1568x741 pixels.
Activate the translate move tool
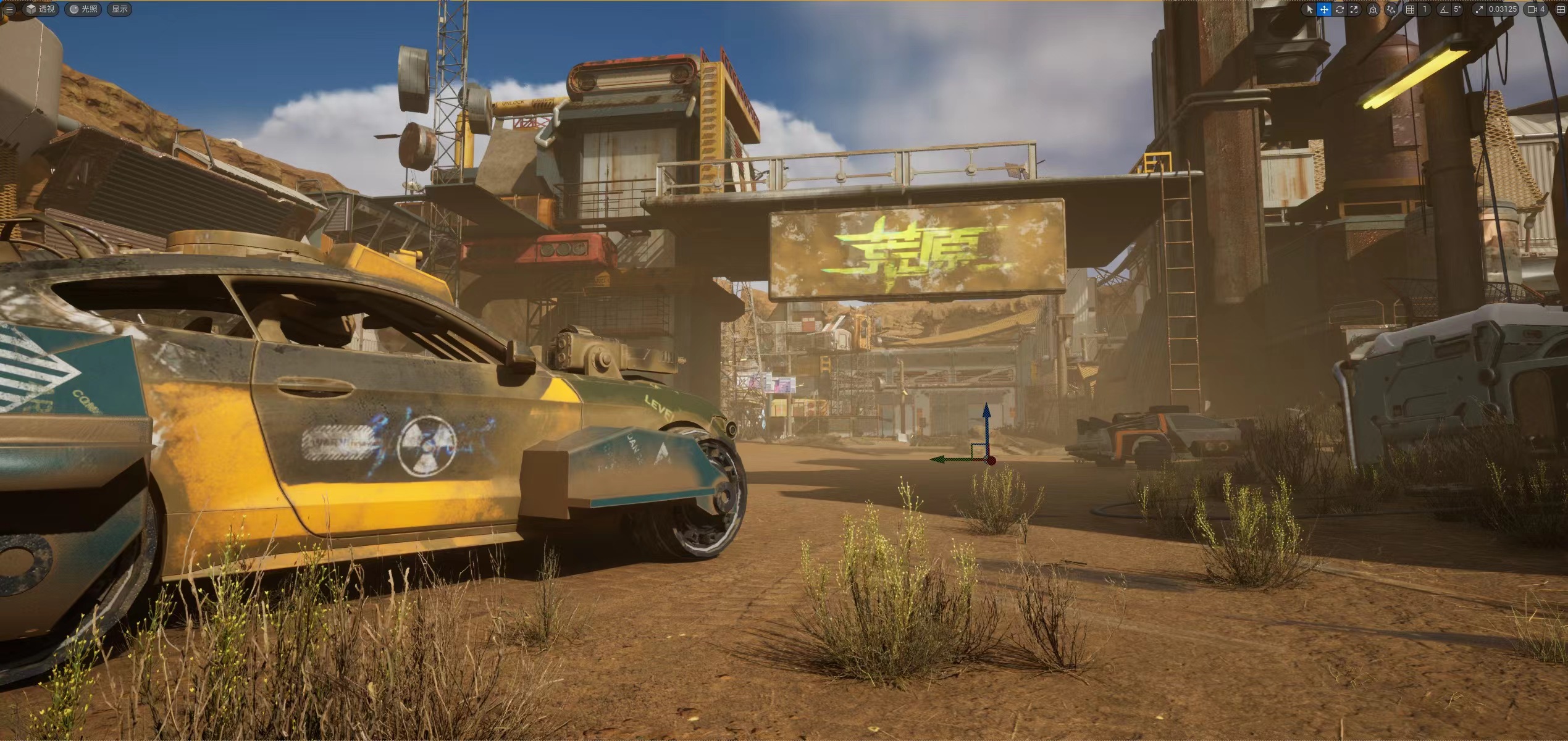click(x=1324, y=9)
